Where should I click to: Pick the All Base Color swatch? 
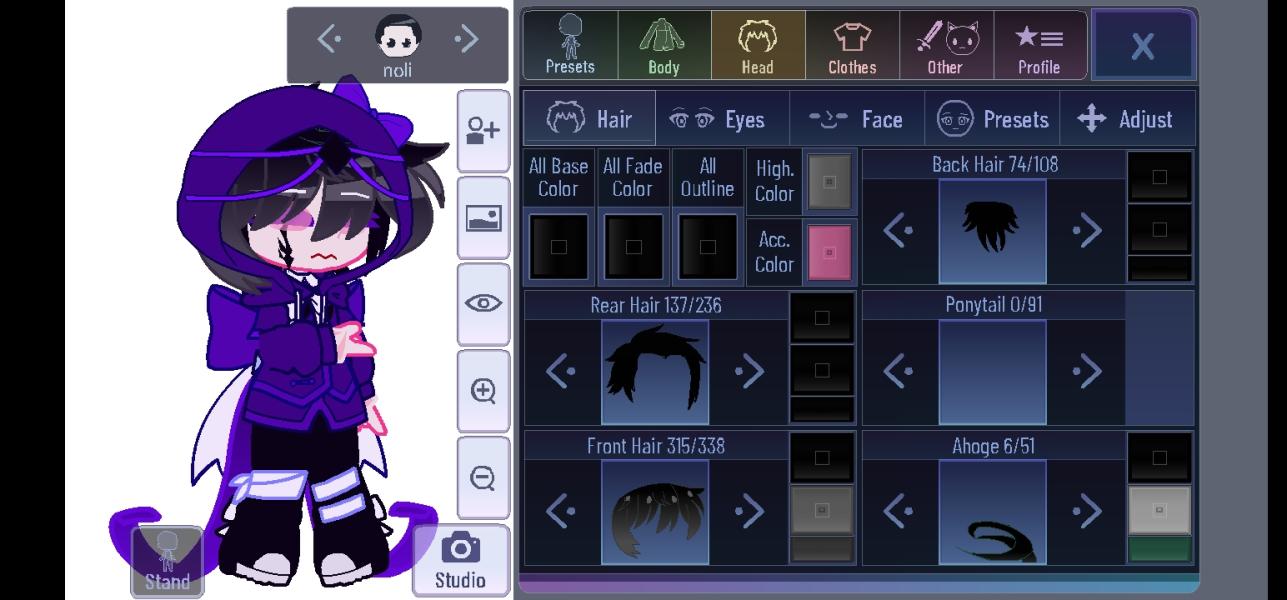(x=558, y=247)
